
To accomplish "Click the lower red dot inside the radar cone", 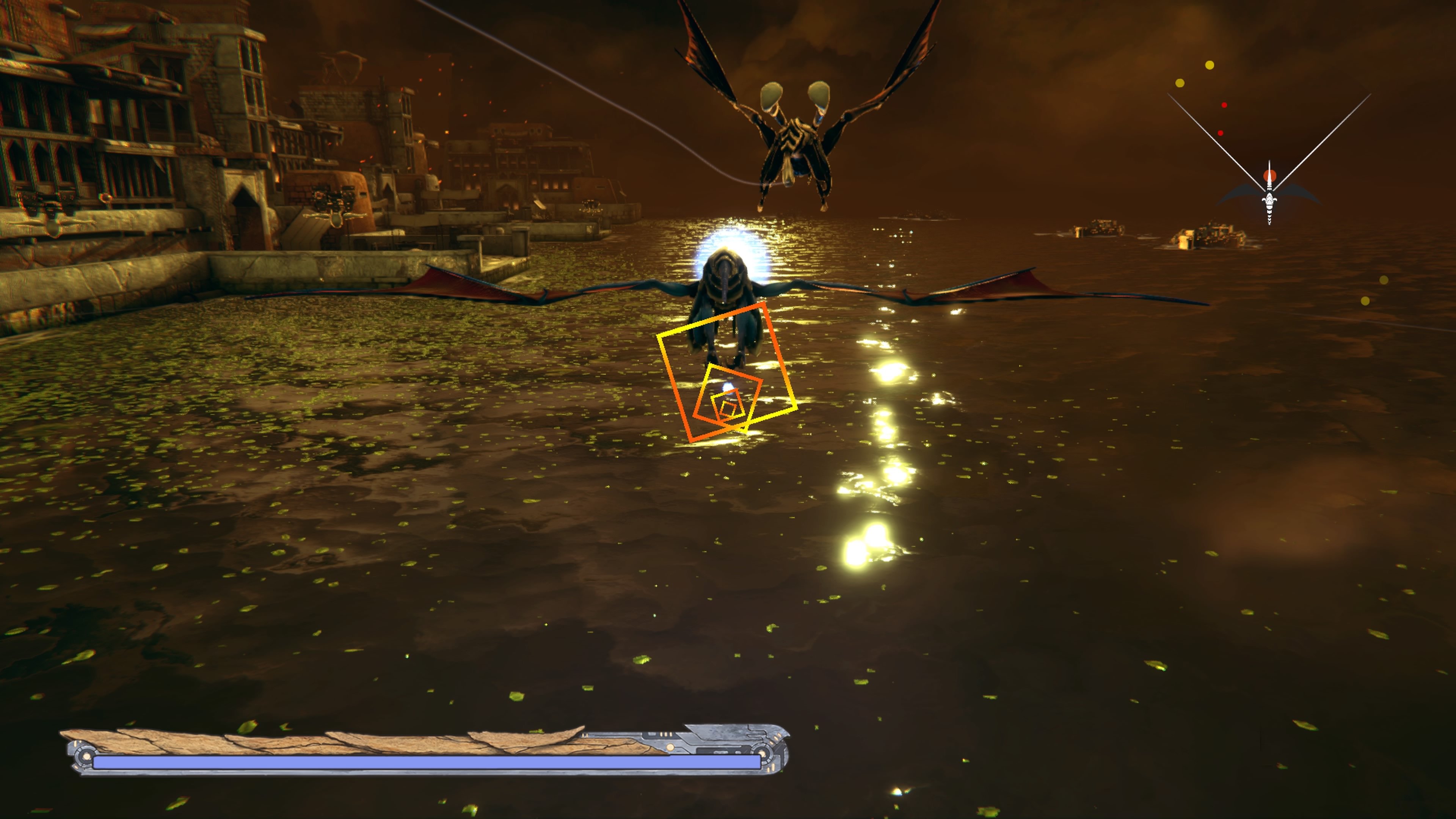I will point(1221,133).
